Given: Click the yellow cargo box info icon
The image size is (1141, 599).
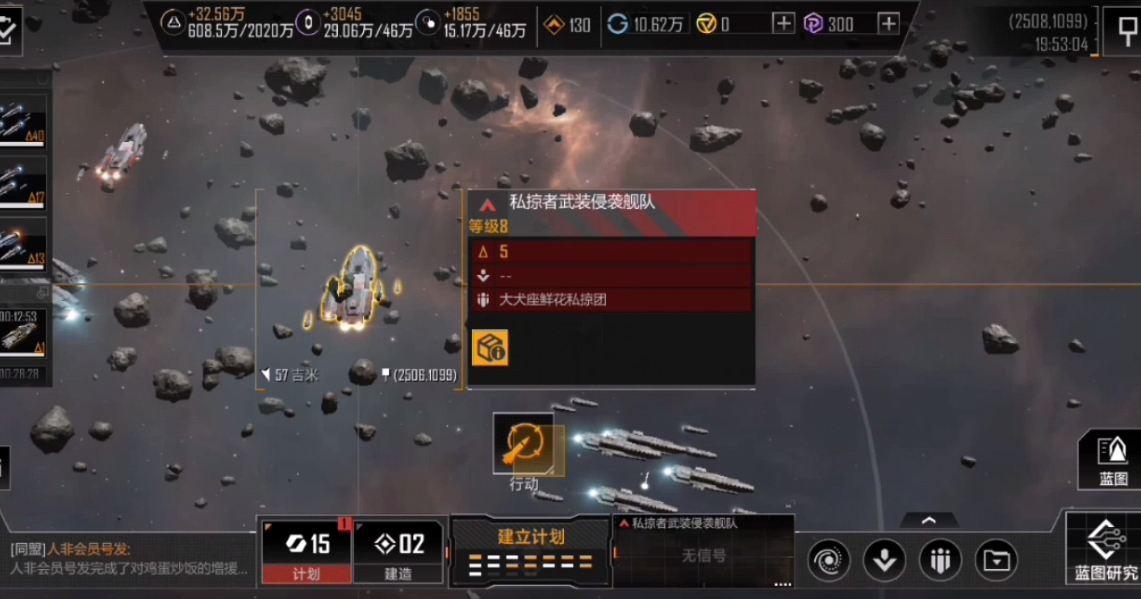Looking at the screenshot, I should pos(490,347).
